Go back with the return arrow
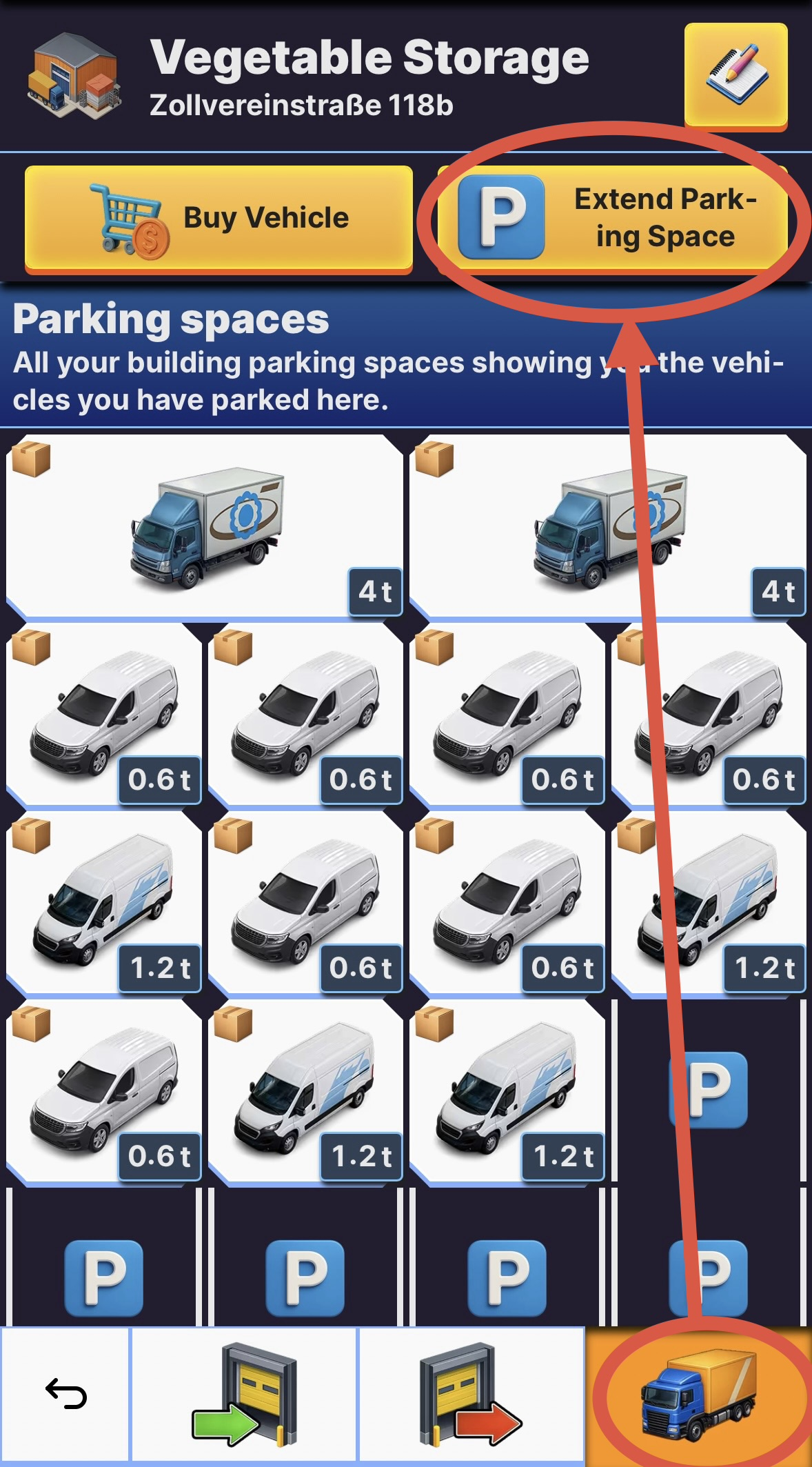 point(65,1394)
